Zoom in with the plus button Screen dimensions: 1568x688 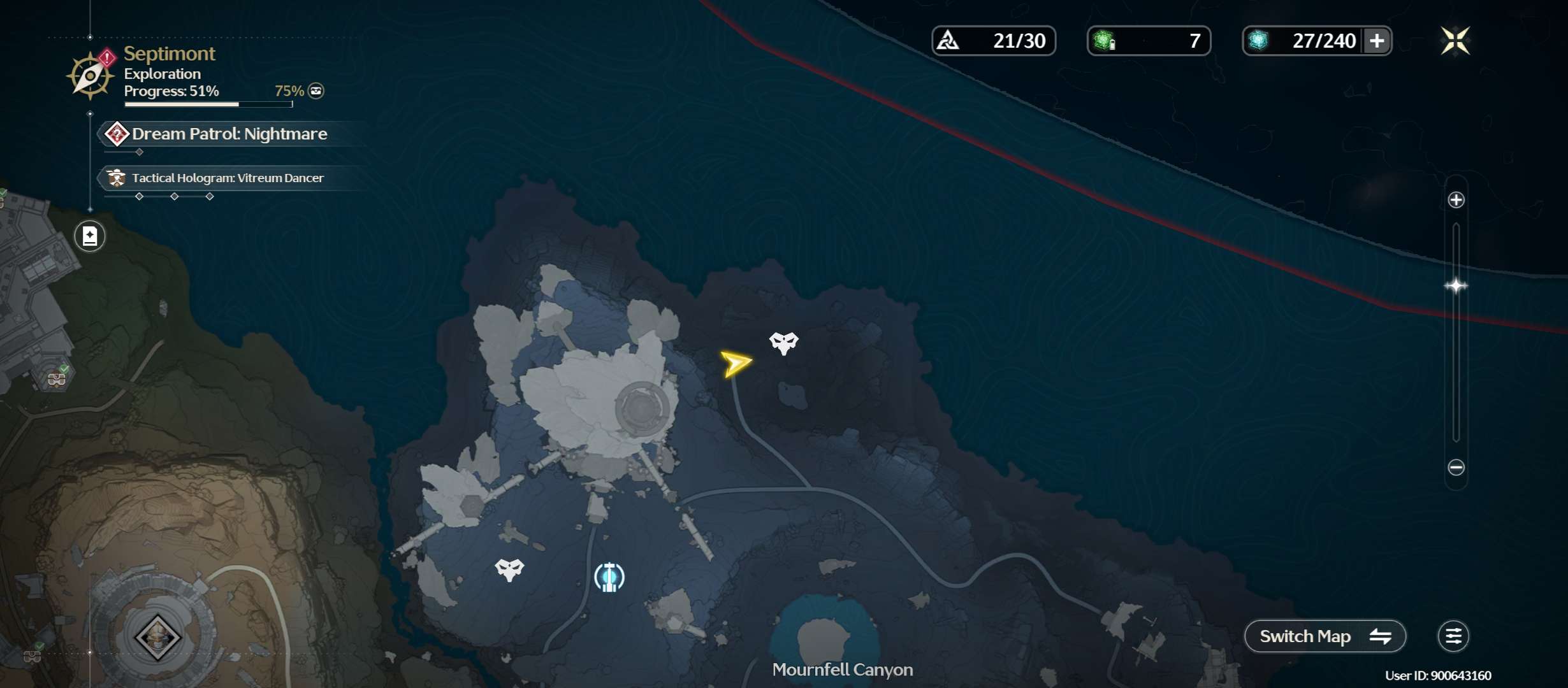pos(1456,200)
